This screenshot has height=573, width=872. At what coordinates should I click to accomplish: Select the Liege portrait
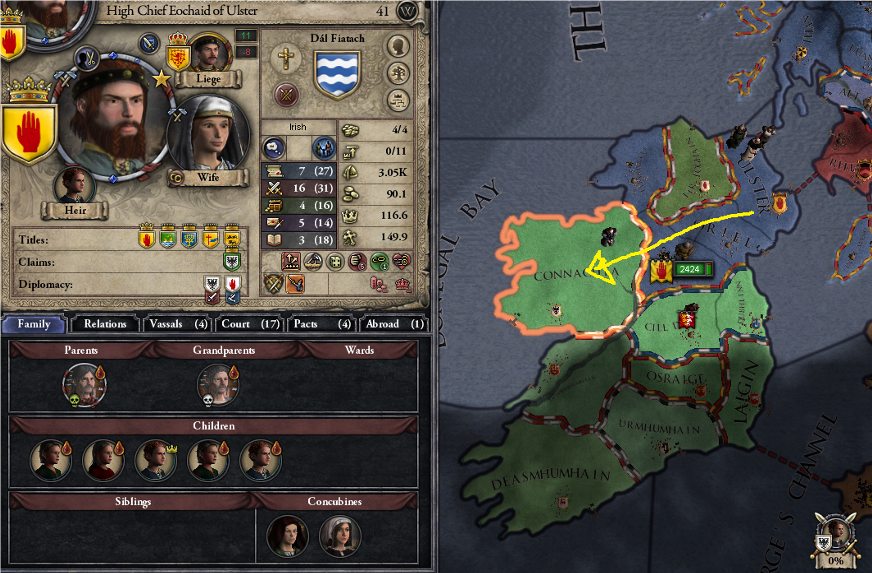point(210,54)
